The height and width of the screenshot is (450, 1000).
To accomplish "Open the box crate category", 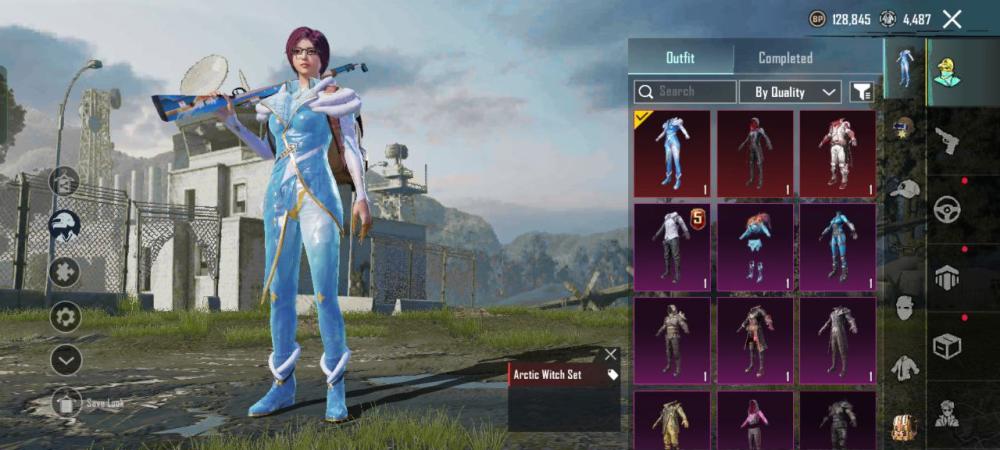I will 946,346.
